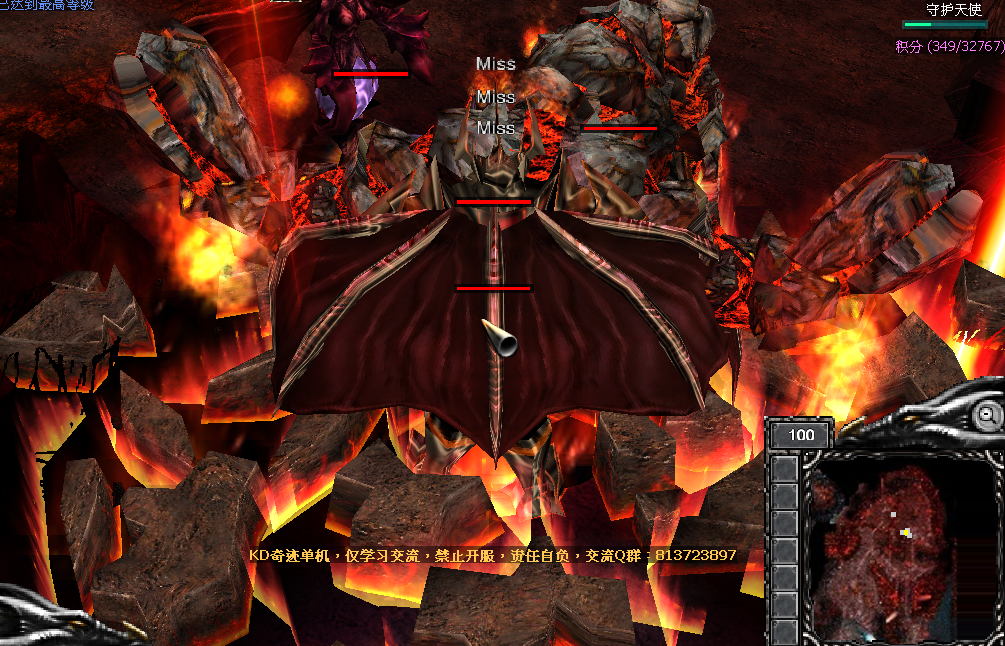Click the 100 button beside the minimap
Viewport: 1005px width, 646px height.
coord(801,435)
